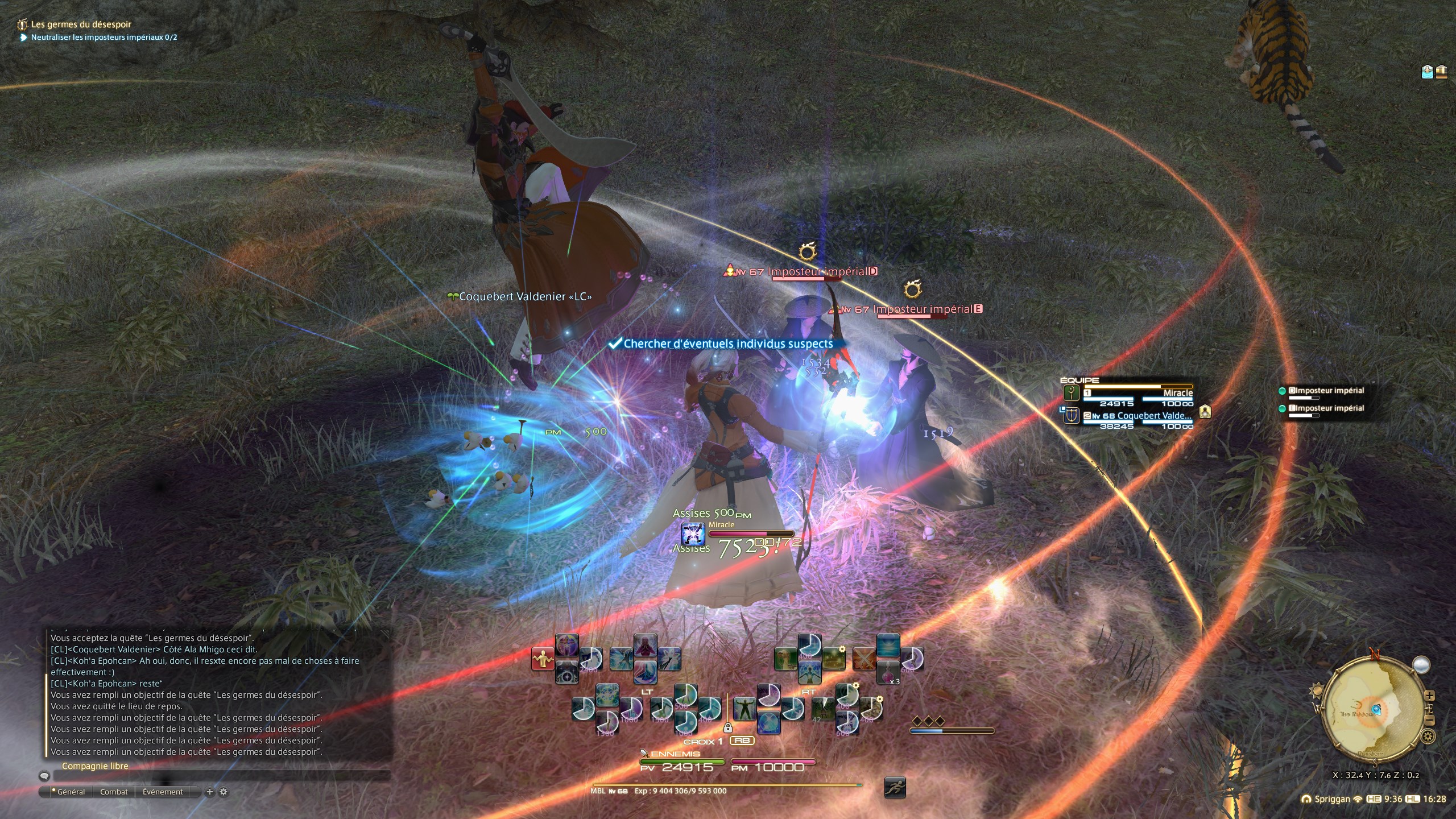The image size is (1456, 819).
Task: Open chat channel speech bubble selector
Action: [x=44, y=776]
